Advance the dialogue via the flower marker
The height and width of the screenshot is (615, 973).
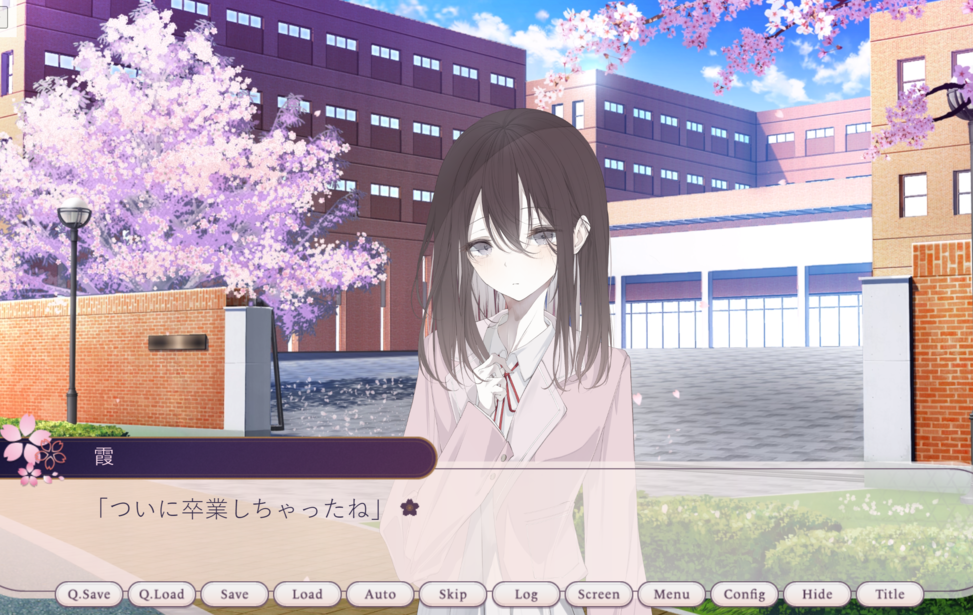[409, 507]
